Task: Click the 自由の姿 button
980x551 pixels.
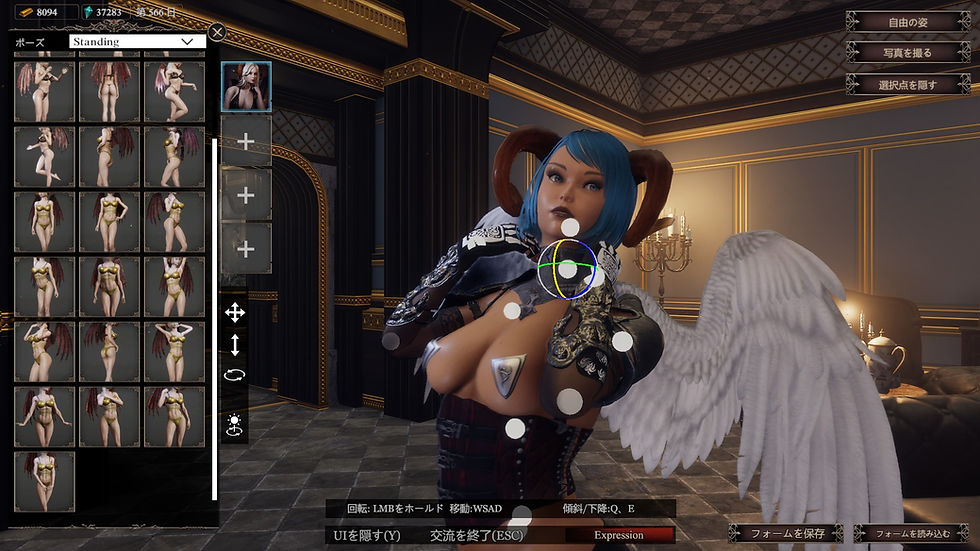Action: pyautogui.click(x=908, y=21)
